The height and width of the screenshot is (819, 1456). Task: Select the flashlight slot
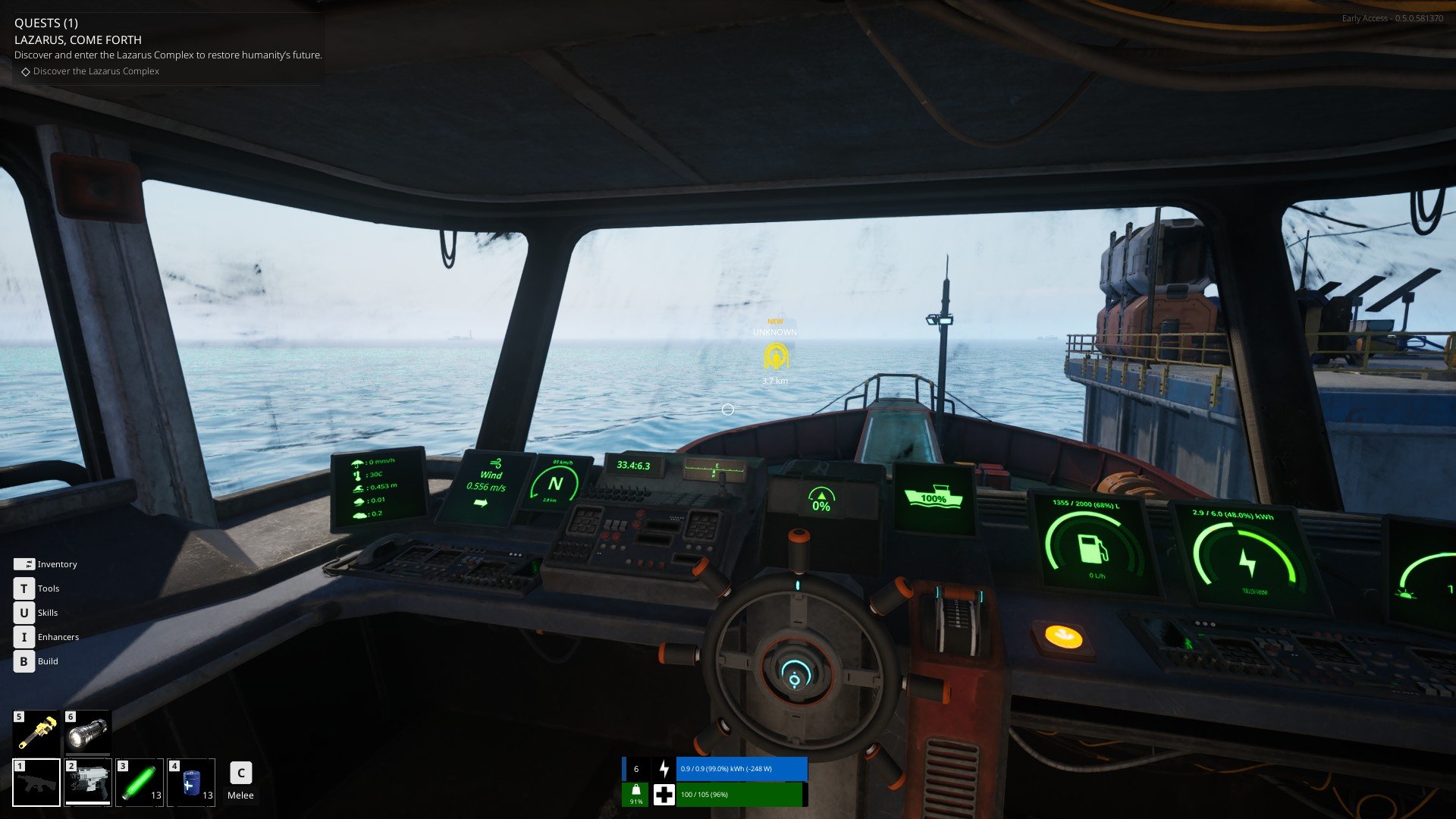[87, 732]
